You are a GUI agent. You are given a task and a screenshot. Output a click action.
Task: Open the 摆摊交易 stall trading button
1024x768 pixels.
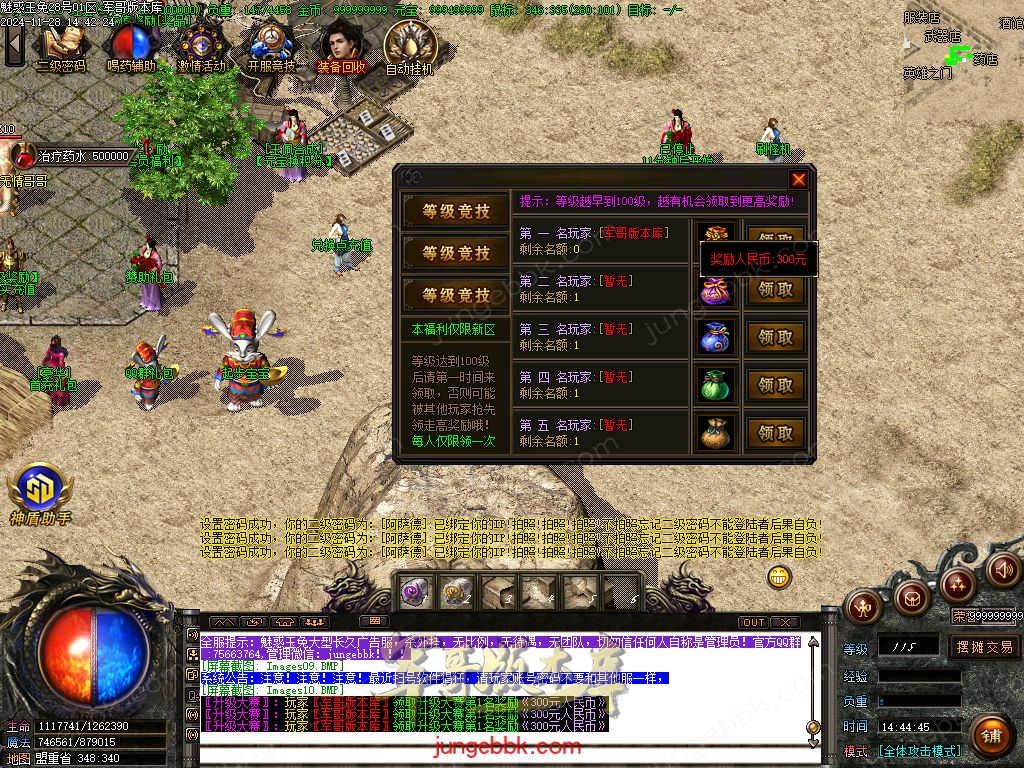(984, 647)
